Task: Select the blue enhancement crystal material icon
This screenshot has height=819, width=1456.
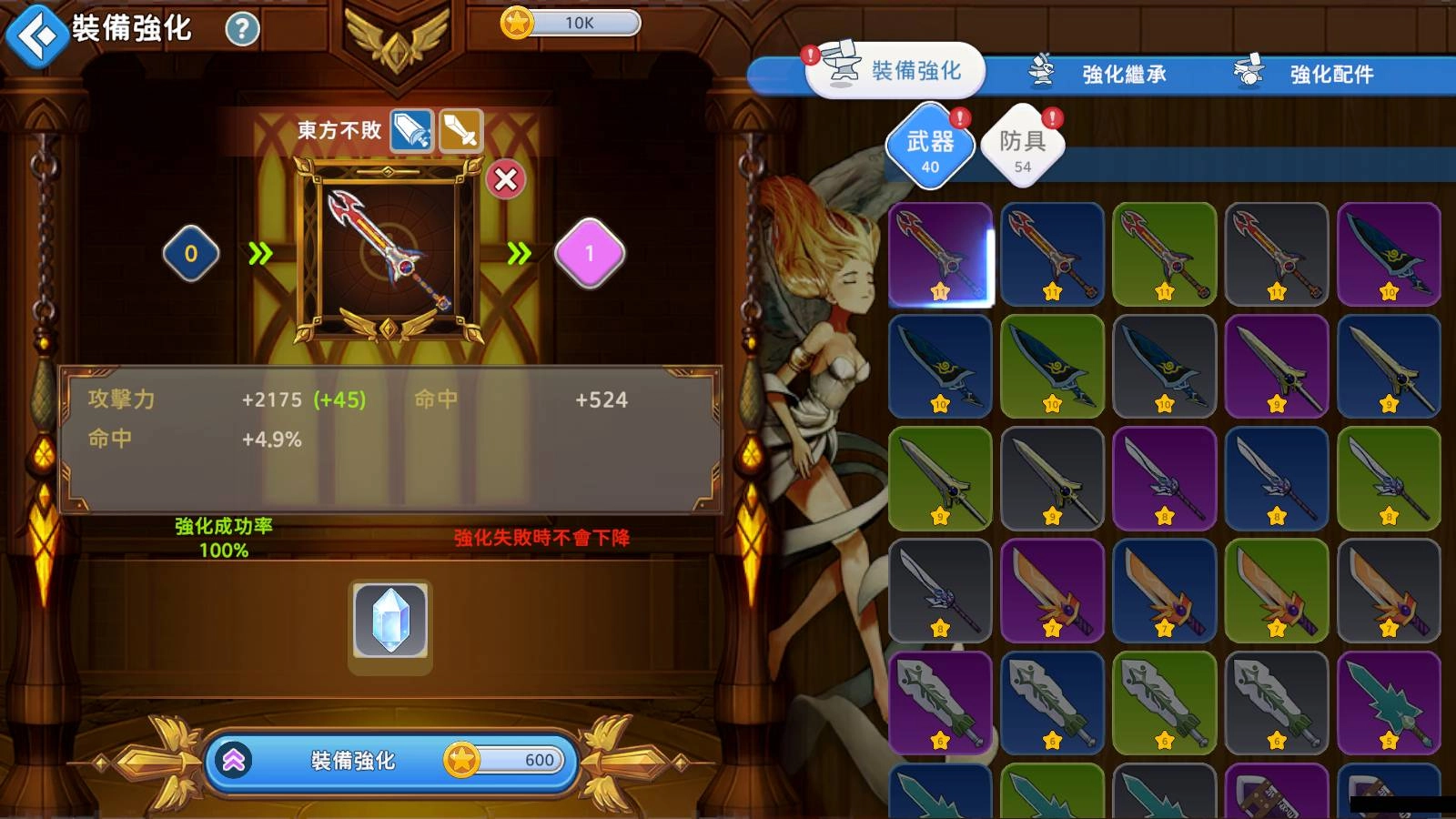Action: 390,622
